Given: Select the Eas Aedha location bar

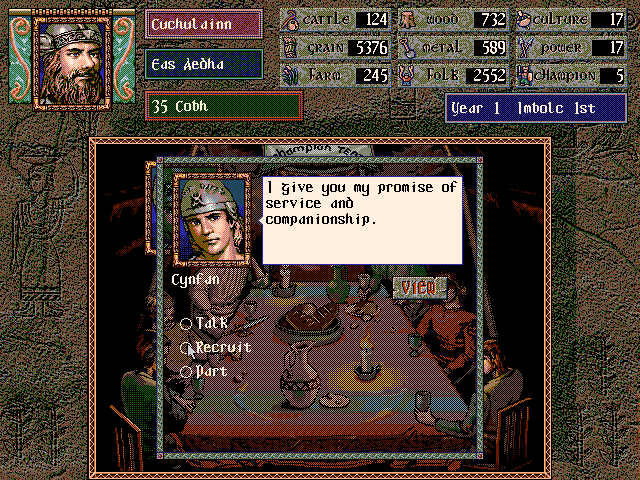Looking at the screenshot, I should coord(204,64).
